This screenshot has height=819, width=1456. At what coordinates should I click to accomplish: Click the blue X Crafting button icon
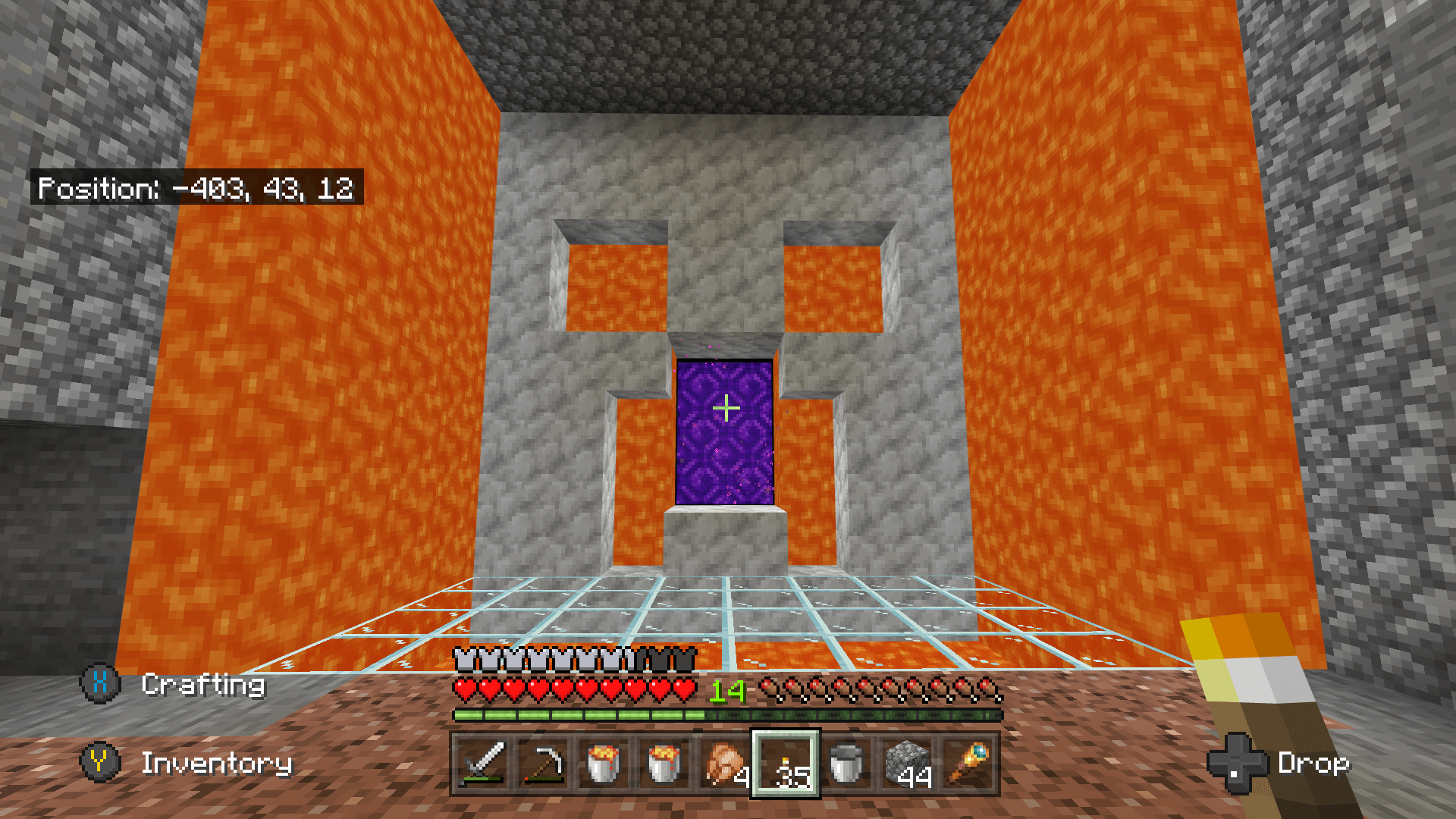[98, 685]
